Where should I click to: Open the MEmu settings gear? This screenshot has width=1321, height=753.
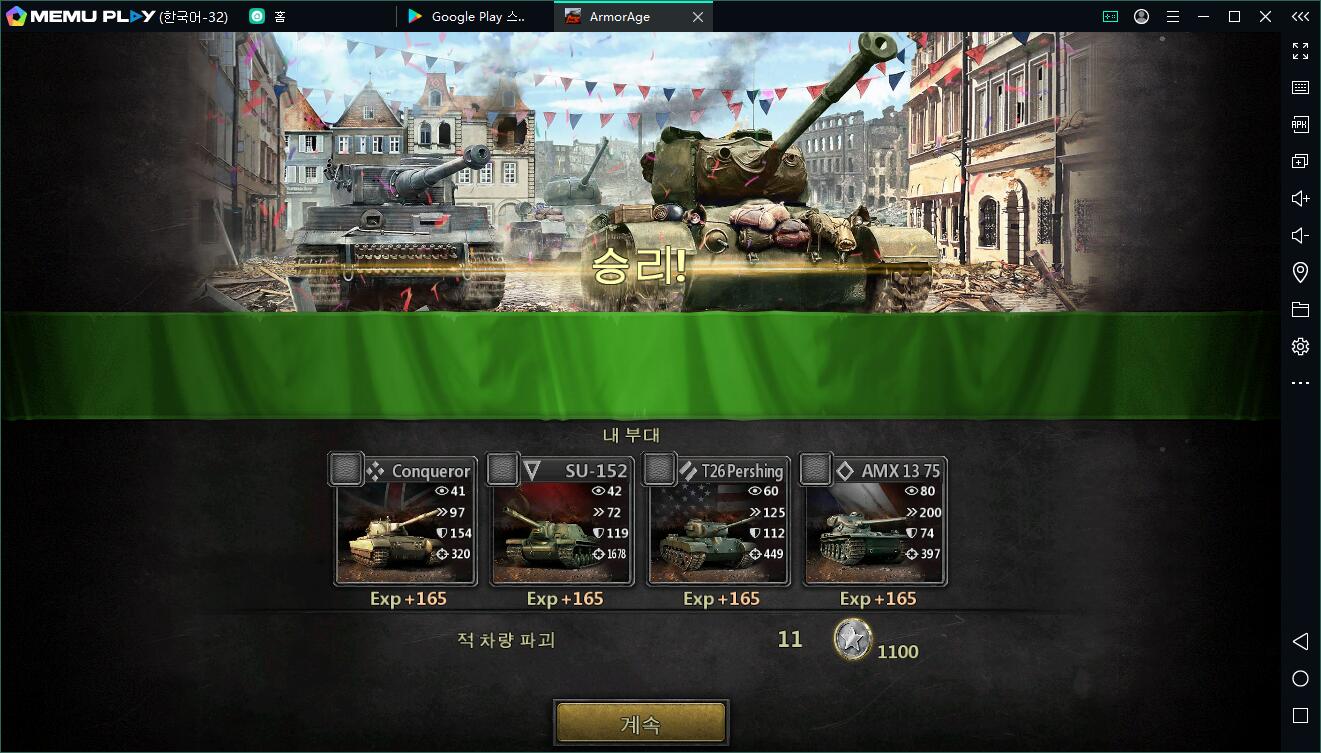pos(1300,347)
